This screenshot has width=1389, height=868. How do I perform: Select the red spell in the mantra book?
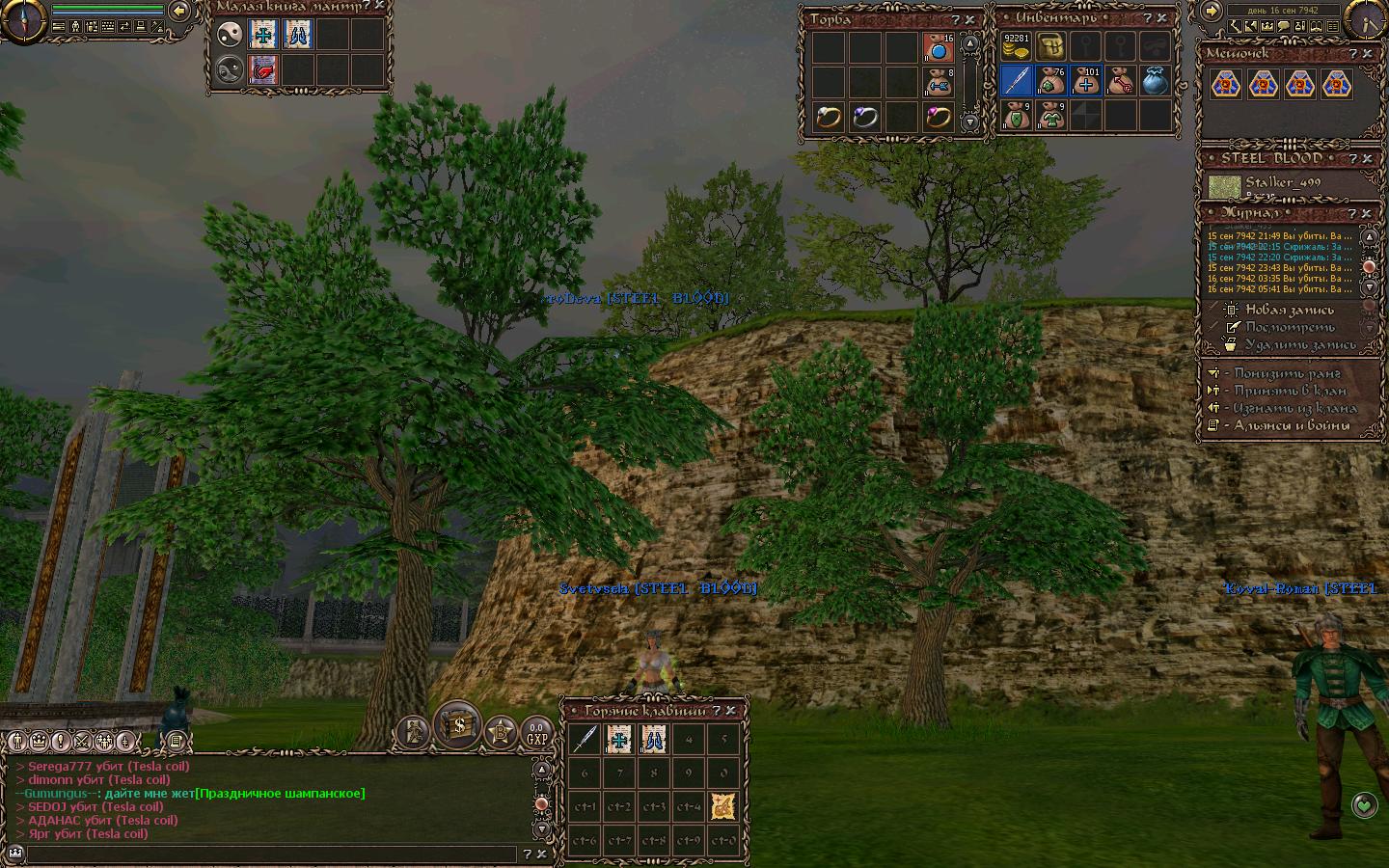(262, 69)
